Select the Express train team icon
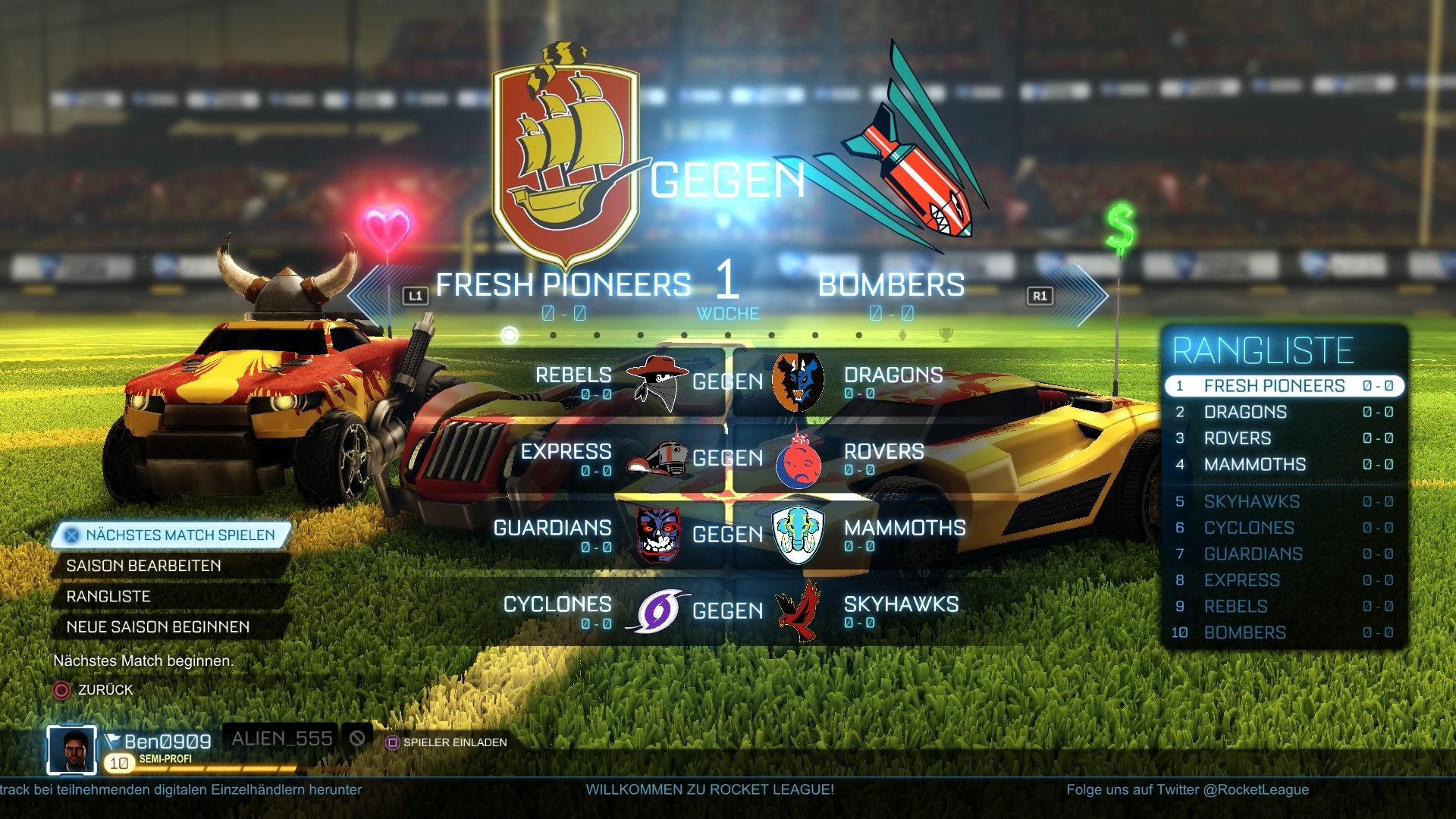 [656, 457]
